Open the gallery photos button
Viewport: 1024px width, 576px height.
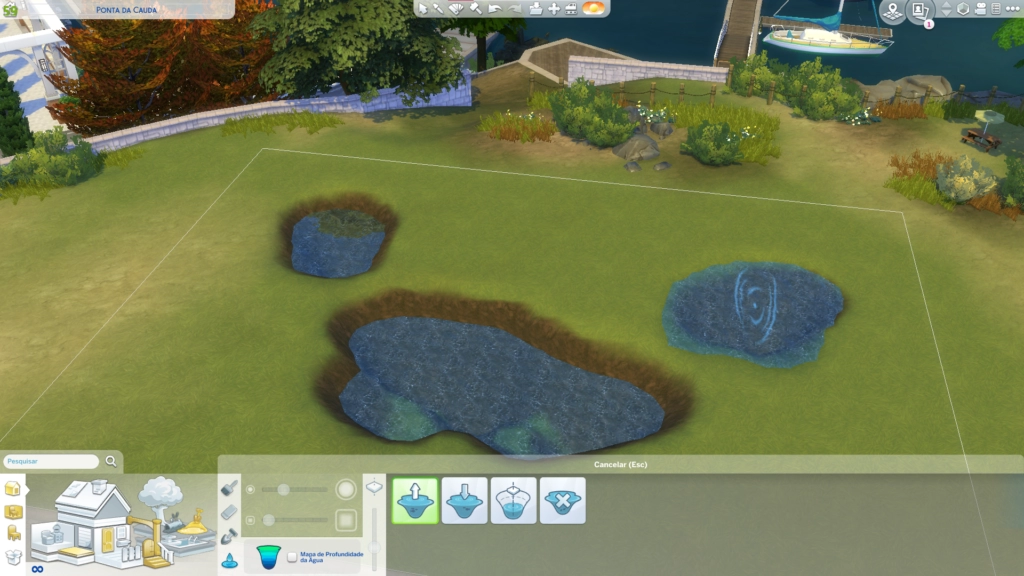pyautogui.click(x=920, y=9)
